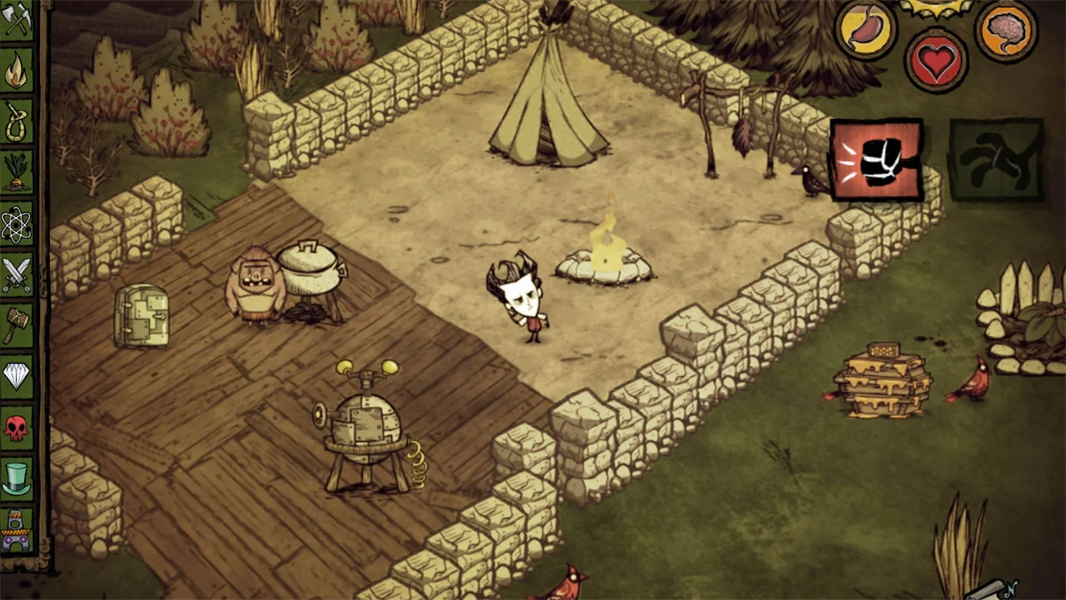This screenshot has height=600, width=1066.
Task: Open the flame Light crafting tab
Action: (x=17, y=71)
